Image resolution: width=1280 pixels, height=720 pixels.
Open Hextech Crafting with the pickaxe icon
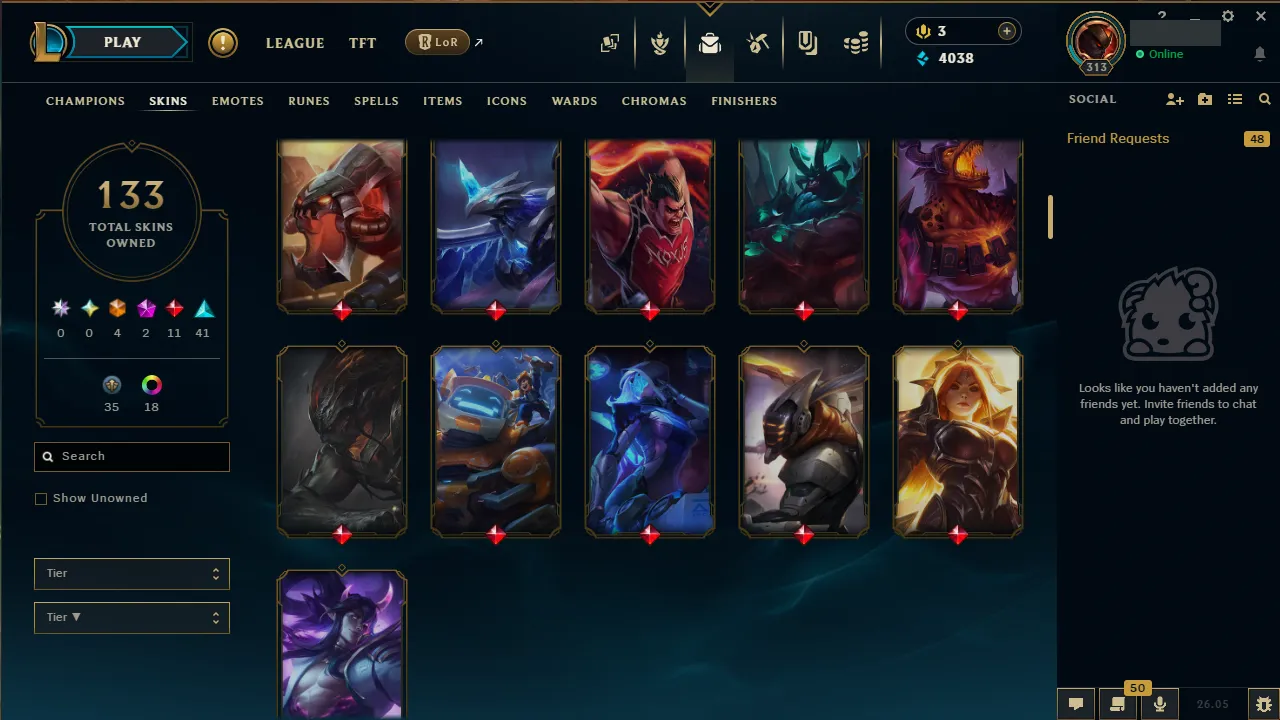click(x=758, y=43)
